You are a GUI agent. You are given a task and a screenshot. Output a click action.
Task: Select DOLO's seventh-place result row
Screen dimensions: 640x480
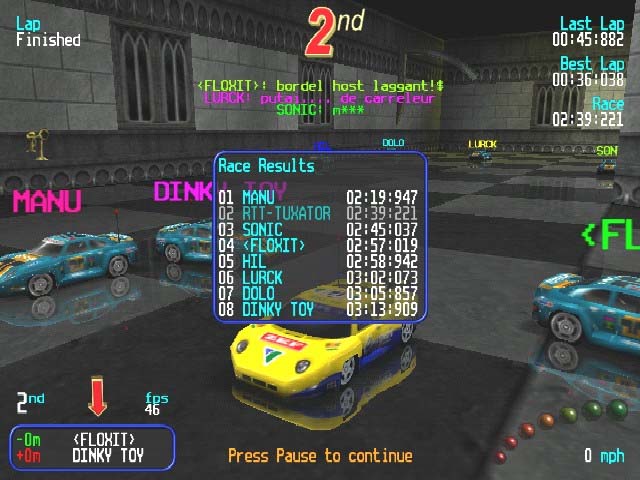(x=318, y=294)
